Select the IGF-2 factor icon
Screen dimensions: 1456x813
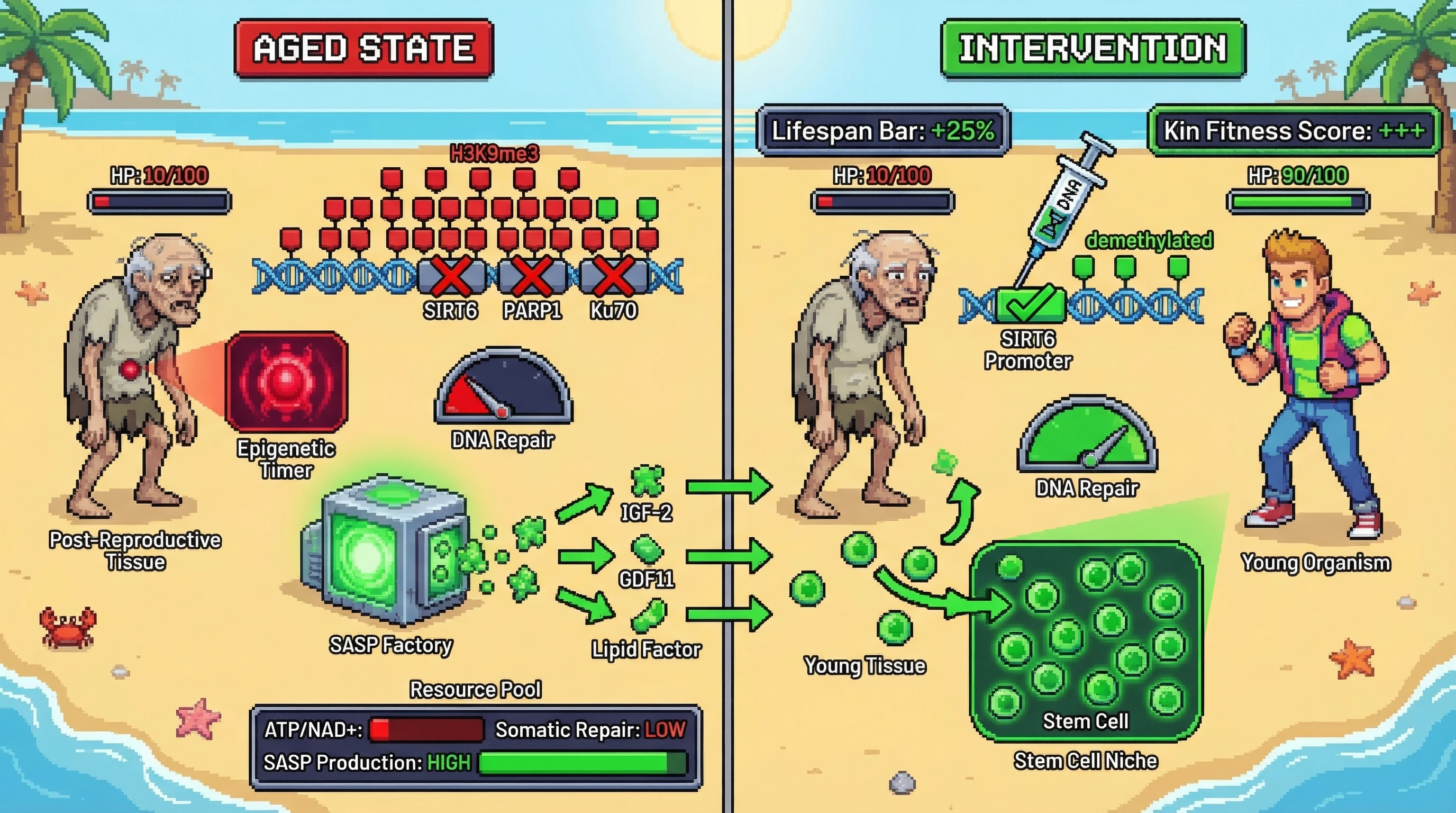click(647, 481)
